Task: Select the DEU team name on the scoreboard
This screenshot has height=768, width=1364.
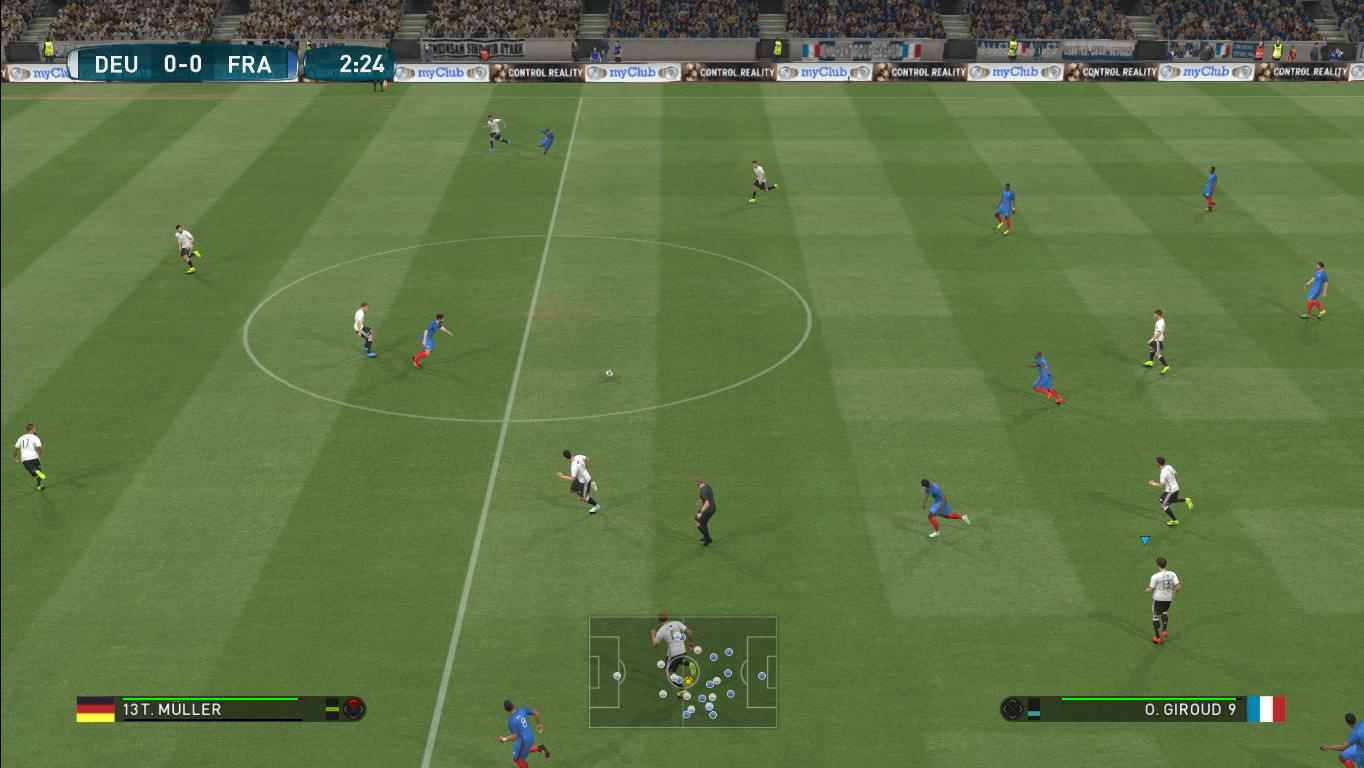Action: click(115, 65)
